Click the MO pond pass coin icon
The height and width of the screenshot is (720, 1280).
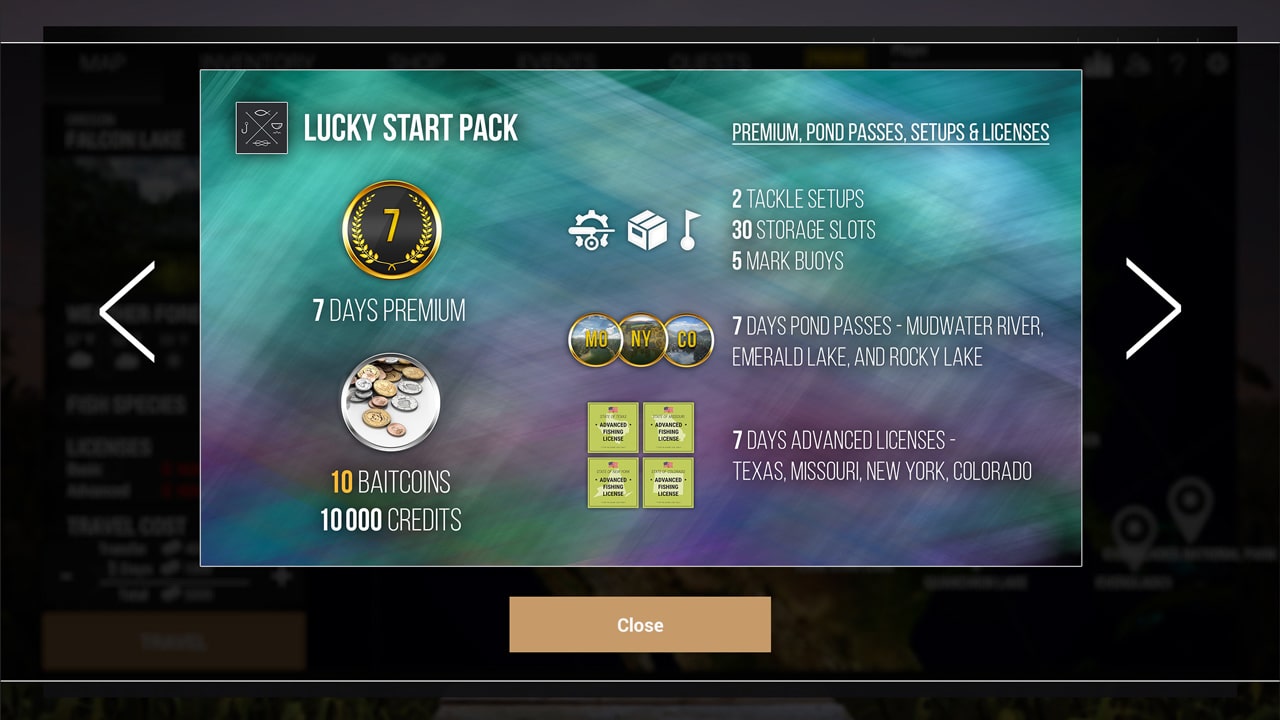tap(596, 340)
